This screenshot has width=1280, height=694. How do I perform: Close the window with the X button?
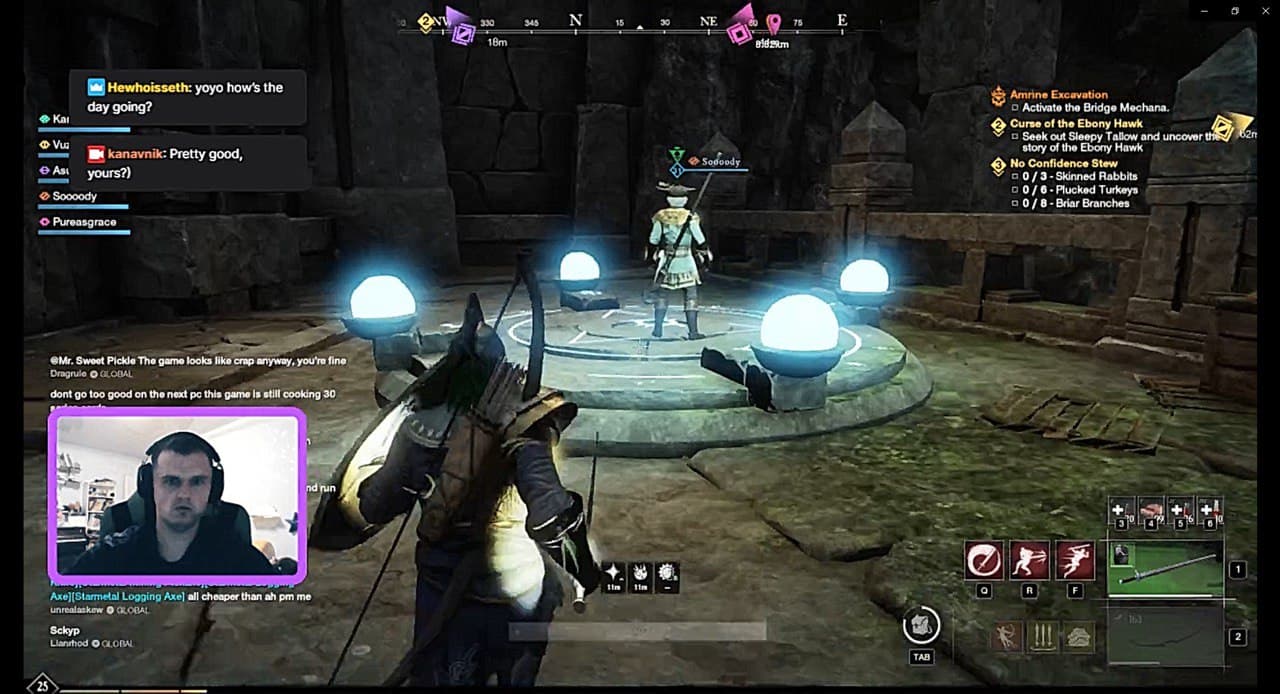(x=1266, y=11)
